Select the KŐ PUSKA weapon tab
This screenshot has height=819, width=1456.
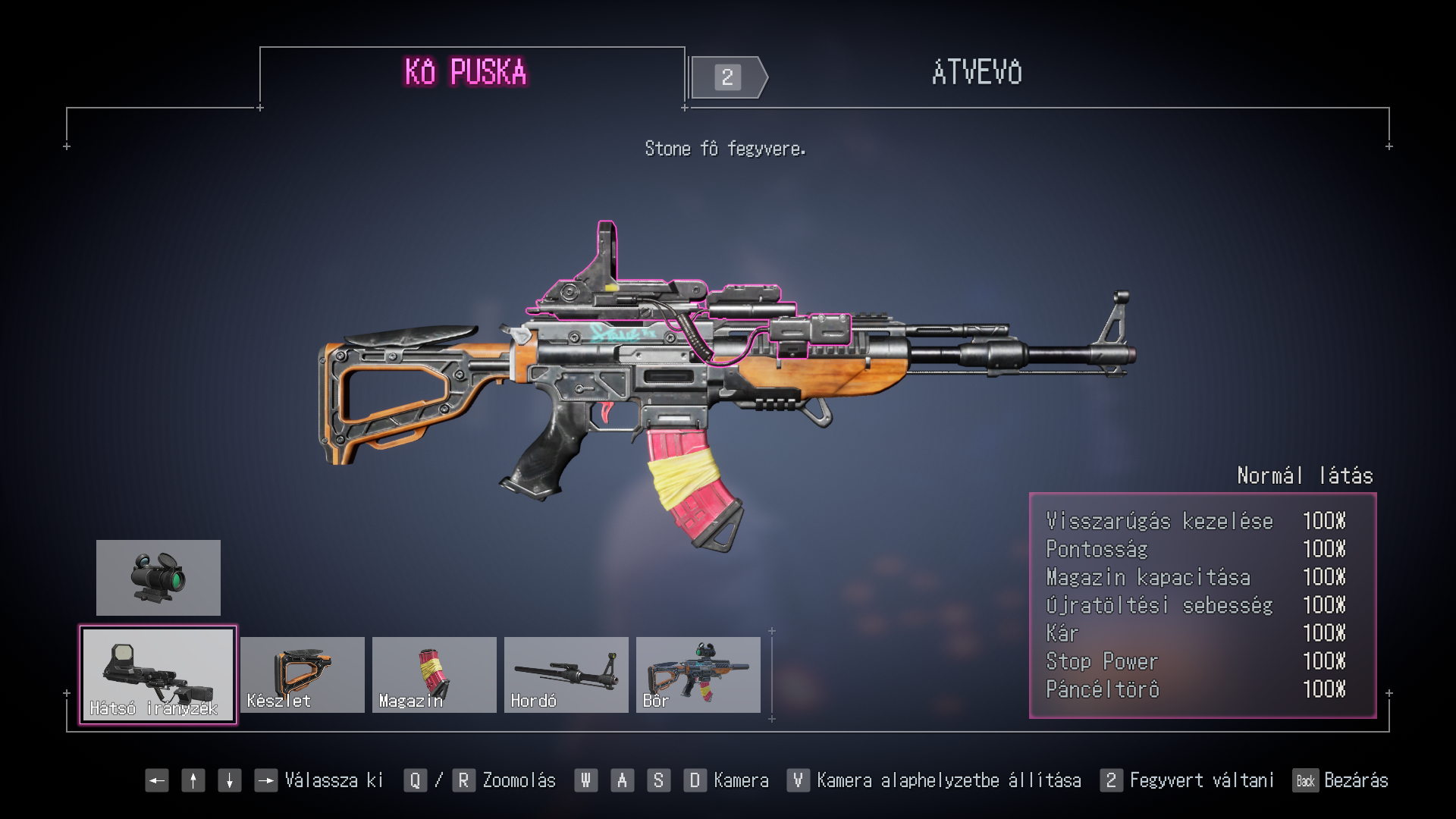pyautogui.click(x=466, y=74)
